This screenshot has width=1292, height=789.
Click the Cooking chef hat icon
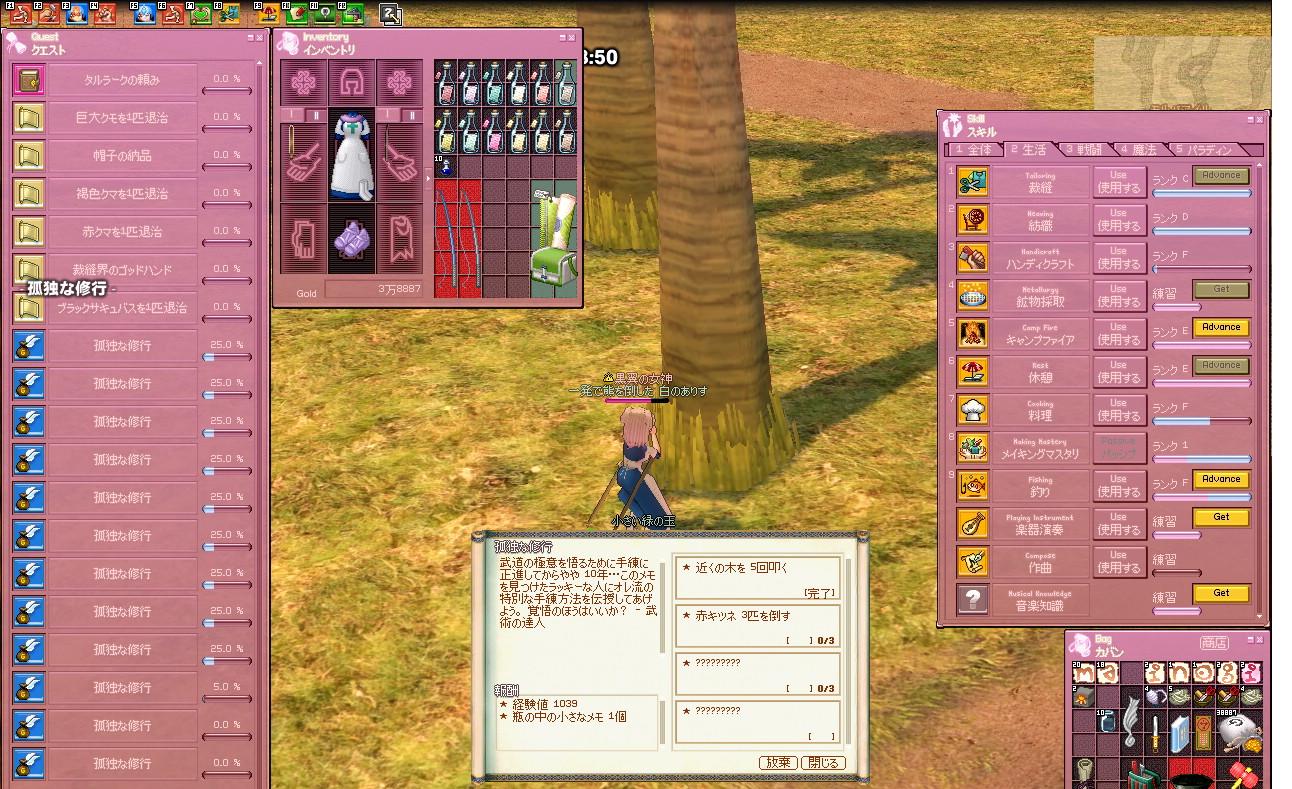[x=973, y=410]
